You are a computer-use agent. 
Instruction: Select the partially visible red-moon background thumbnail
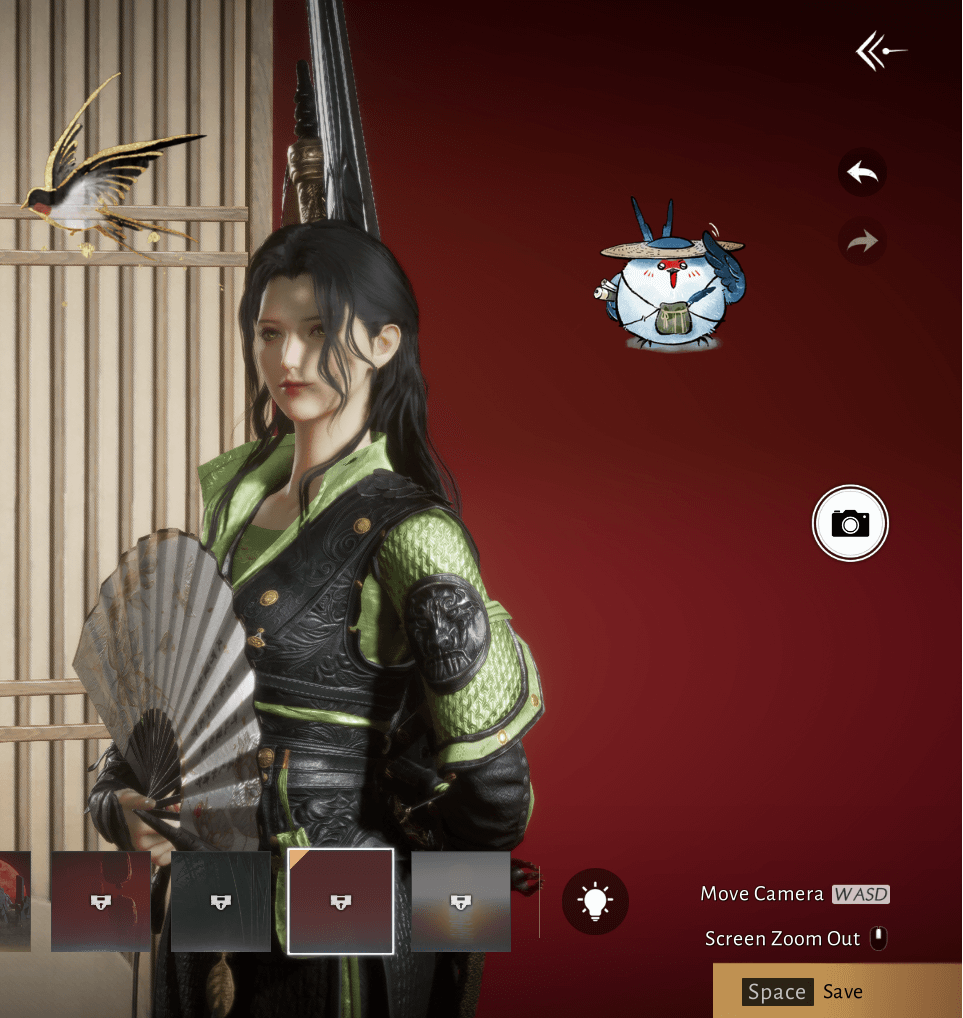tap(14, 901)
